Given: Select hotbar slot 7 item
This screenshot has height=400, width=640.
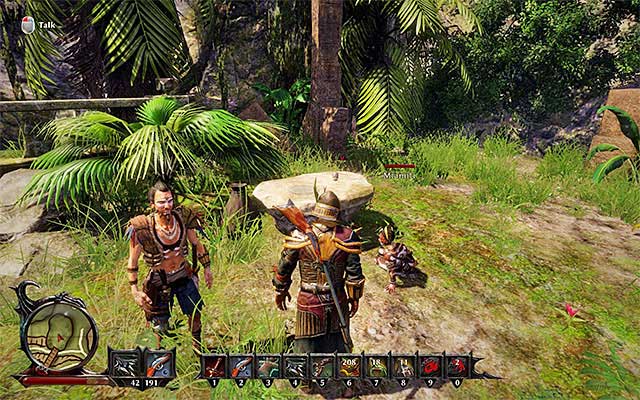Looking at the screenshot, I should 377,366.
